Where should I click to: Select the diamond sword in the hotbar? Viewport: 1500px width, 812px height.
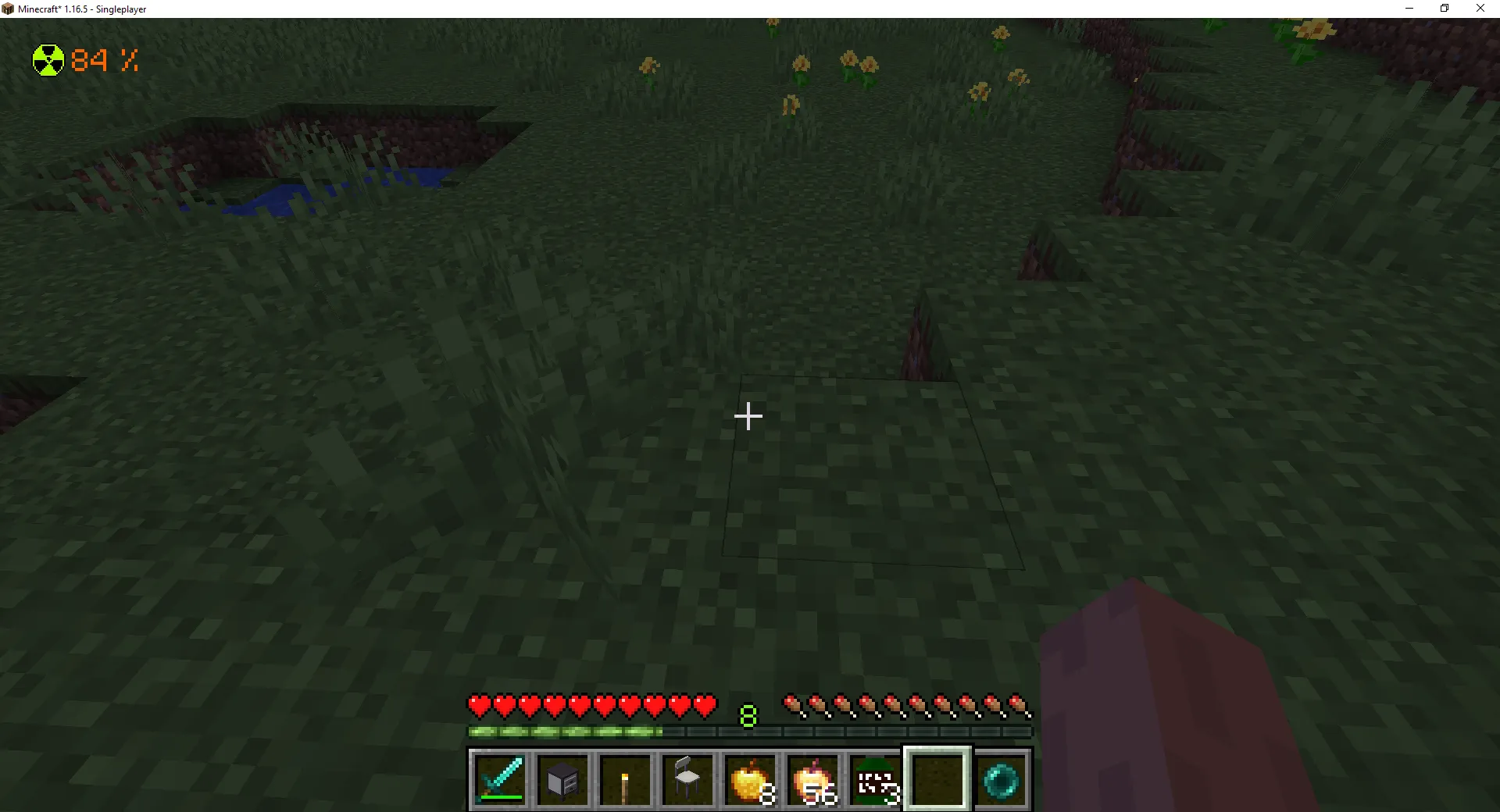click(500, 778)
